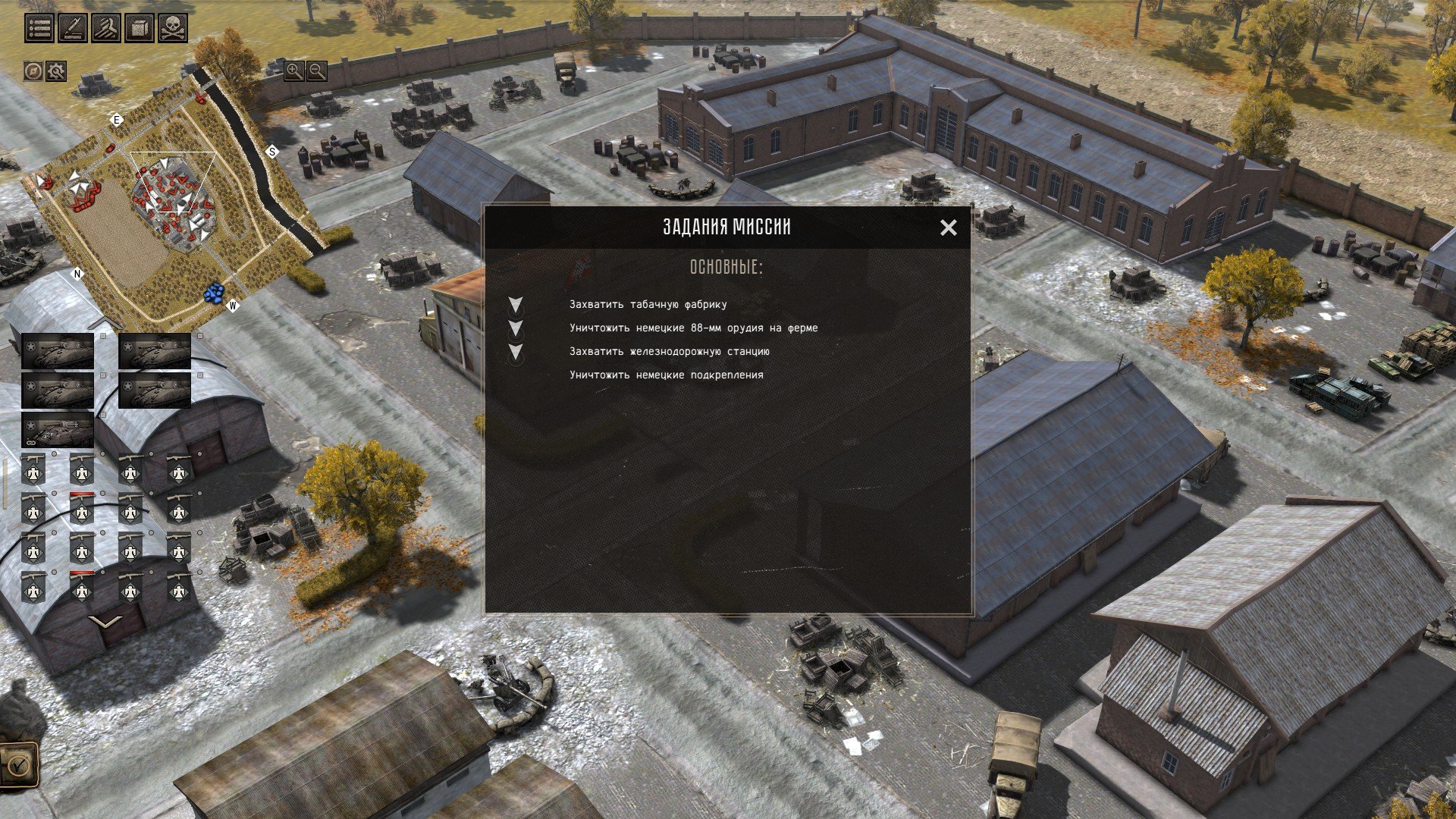
Task: Click on the minimap
Action: [174, 190]
